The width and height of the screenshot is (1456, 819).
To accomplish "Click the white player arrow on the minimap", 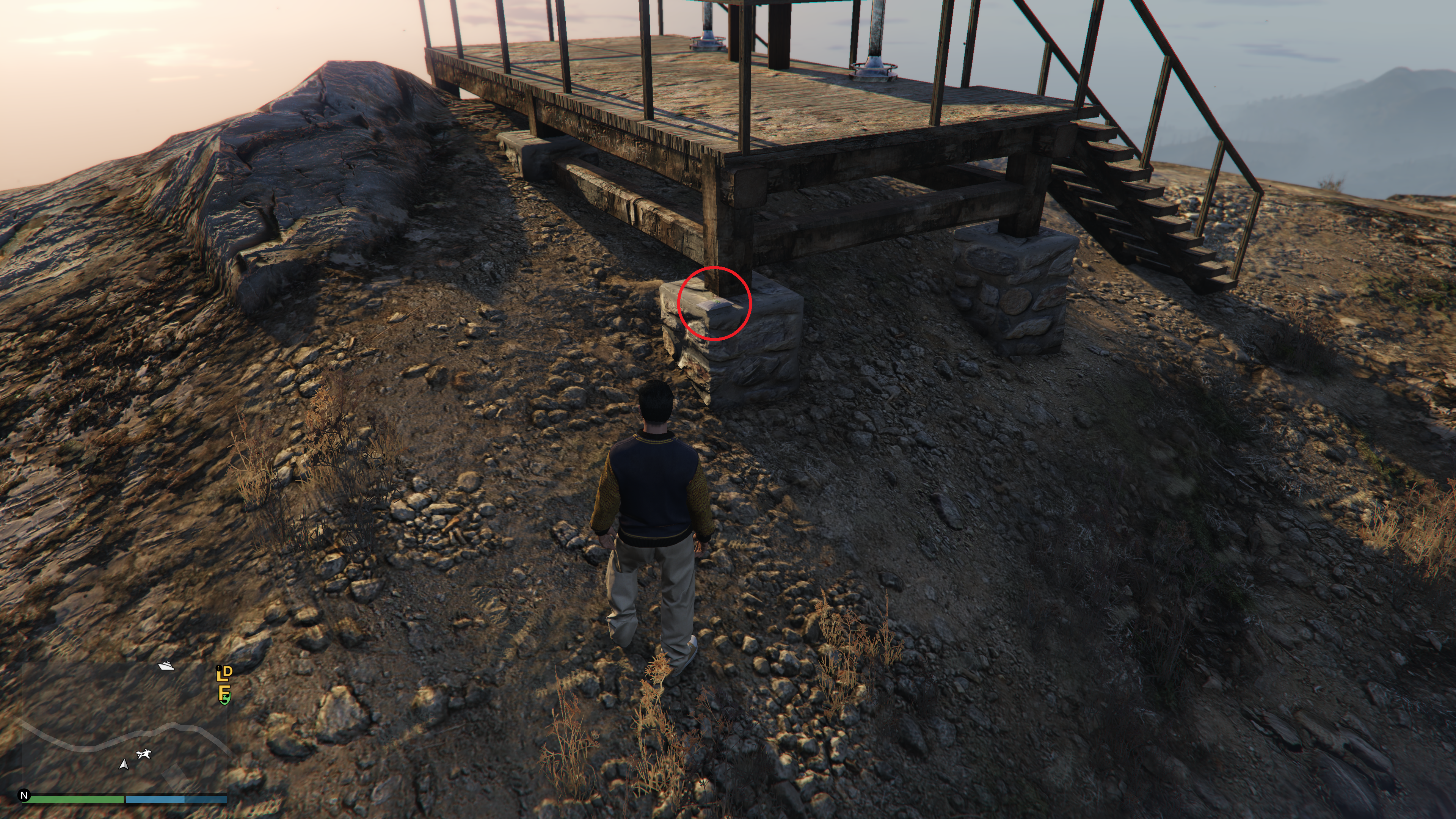I will [x=124, y=764].
